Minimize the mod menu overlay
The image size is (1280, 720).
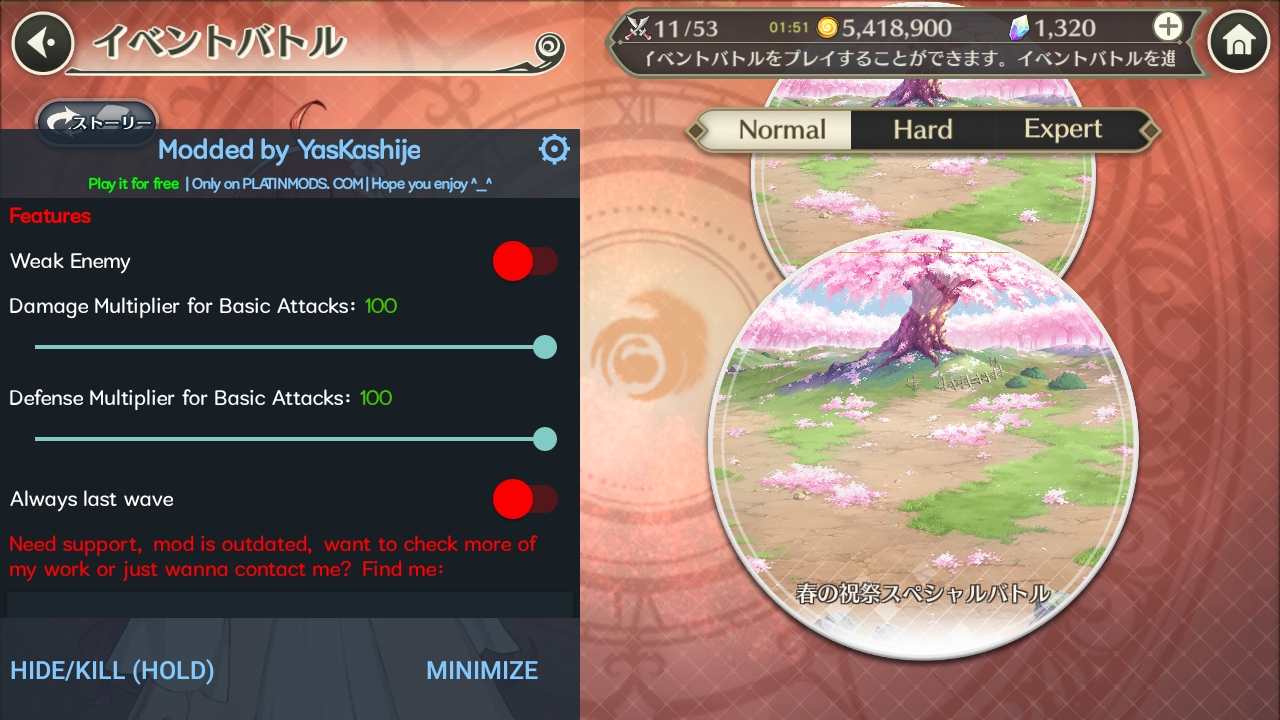(482, 670)
